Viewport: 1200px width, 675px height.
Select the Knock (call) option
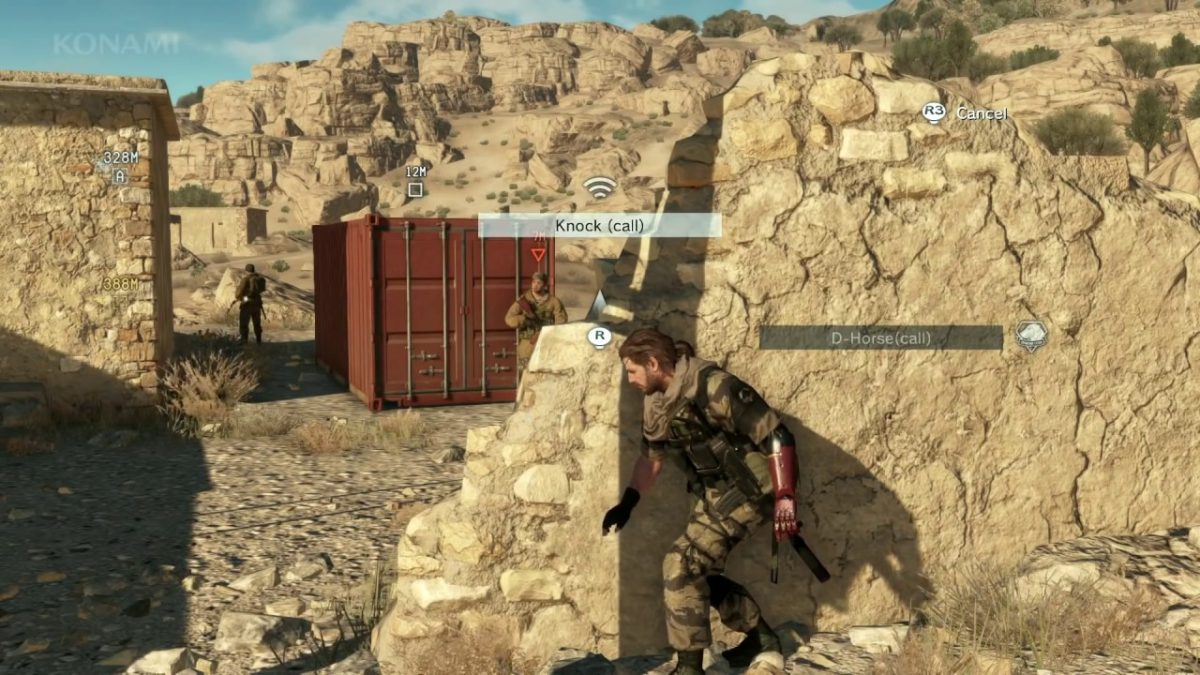(x=599, y=225)
